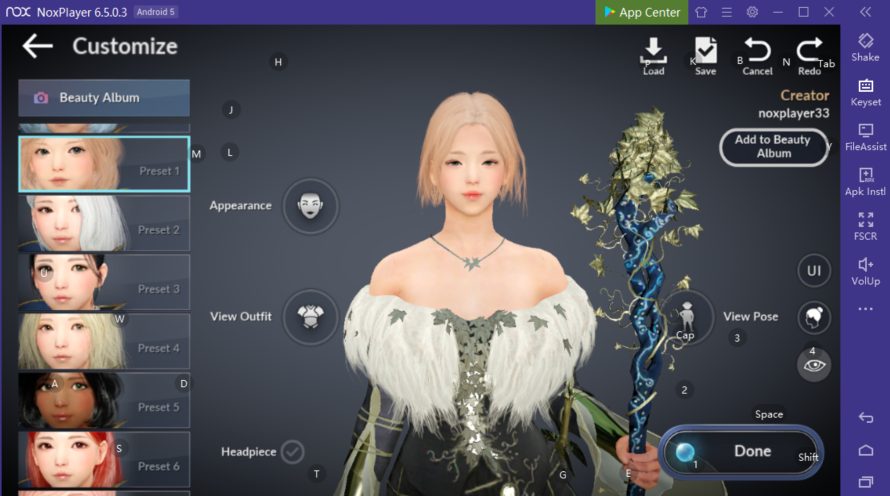Choose the Preset 5 face thumbnail
This screenshot has width=890, height=496.
(104, 400)
